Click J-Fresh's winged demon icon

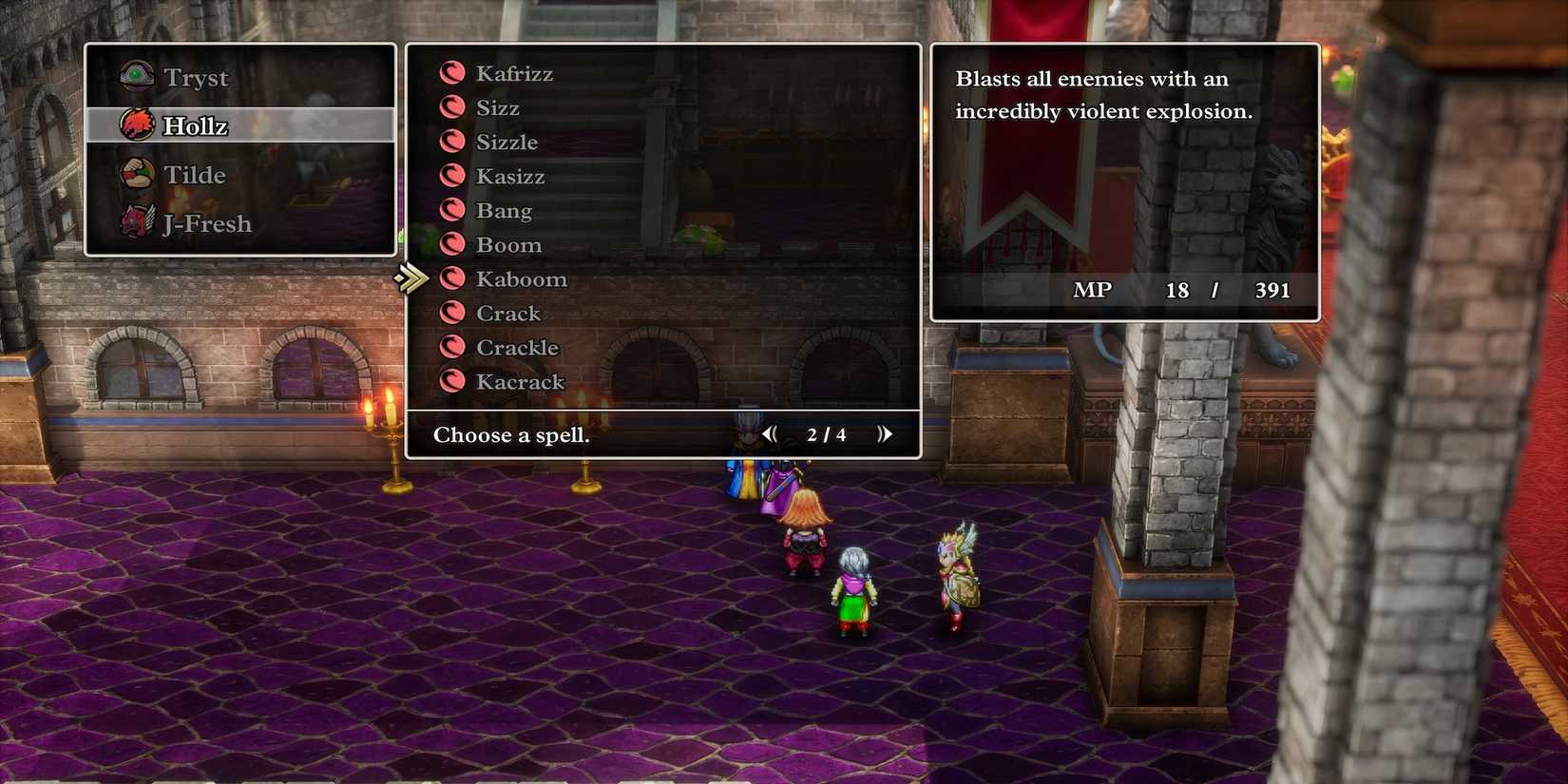[x=136, y=224]
